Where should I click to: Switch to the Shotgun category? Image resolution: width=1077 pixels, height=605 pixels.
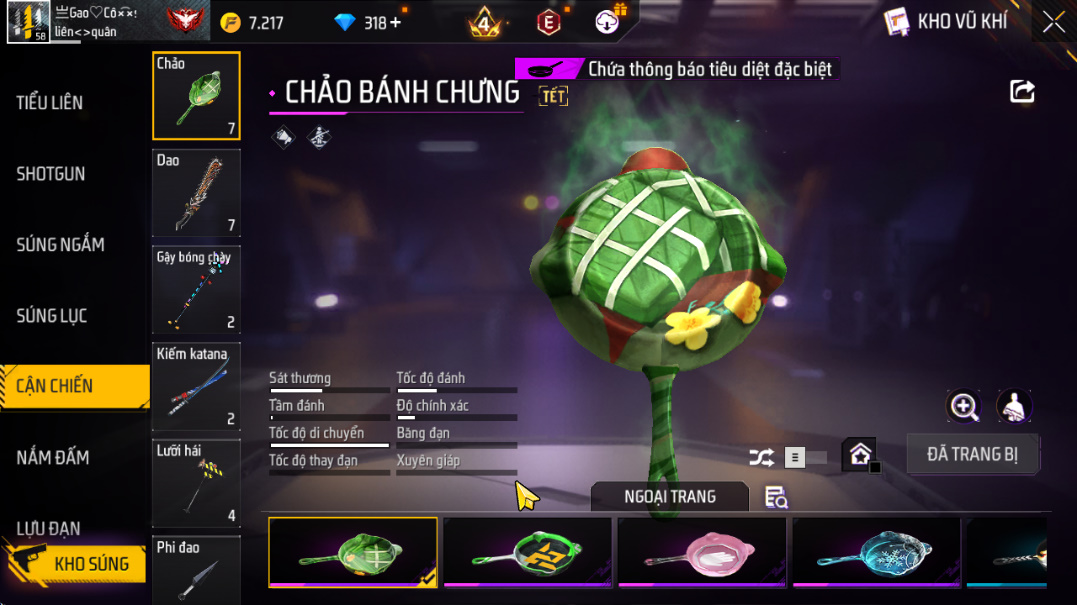click(51, 174)
